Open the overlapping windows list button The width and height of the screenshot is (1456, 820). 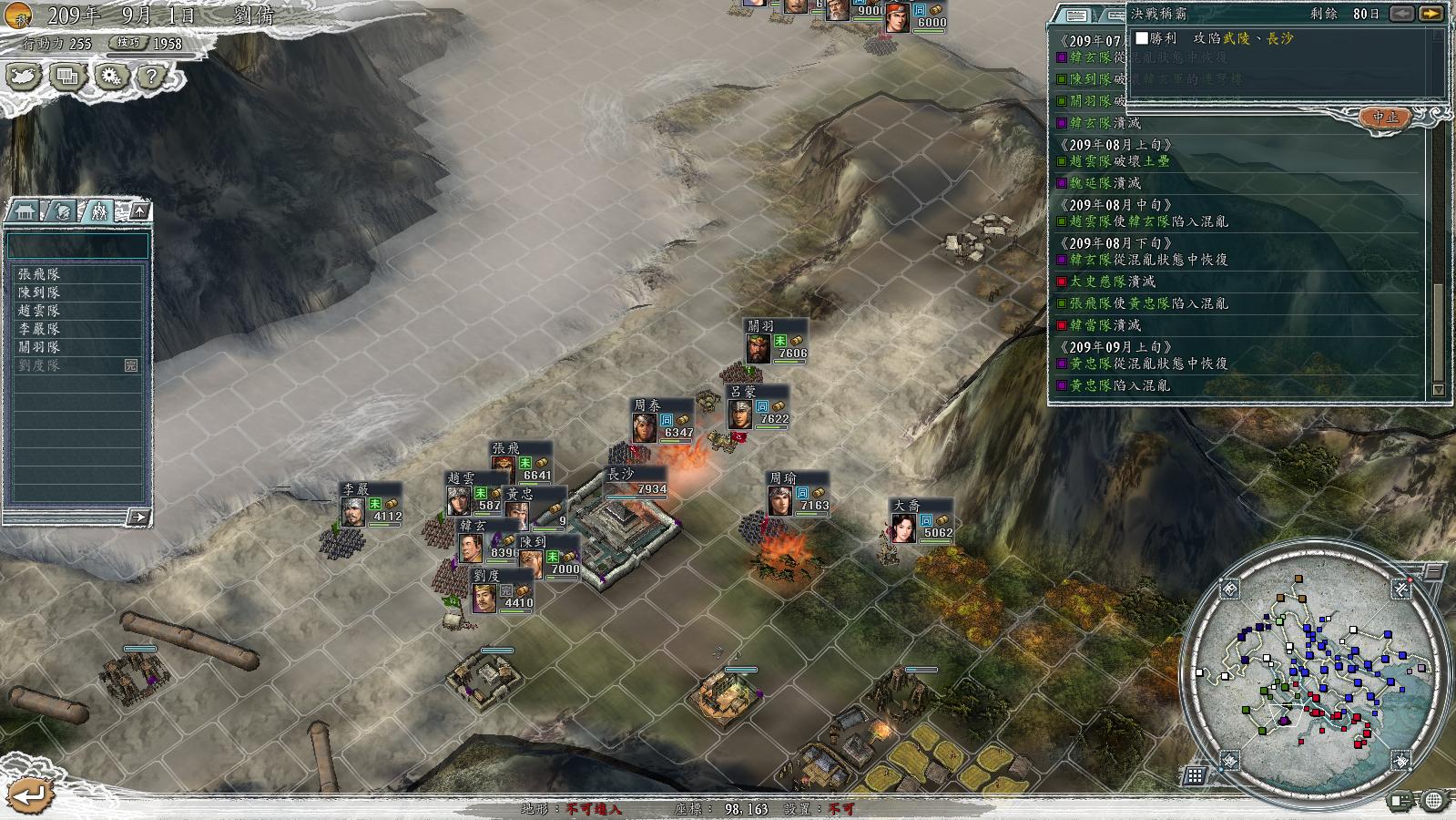pyautogui.click(x=66, y=77)
